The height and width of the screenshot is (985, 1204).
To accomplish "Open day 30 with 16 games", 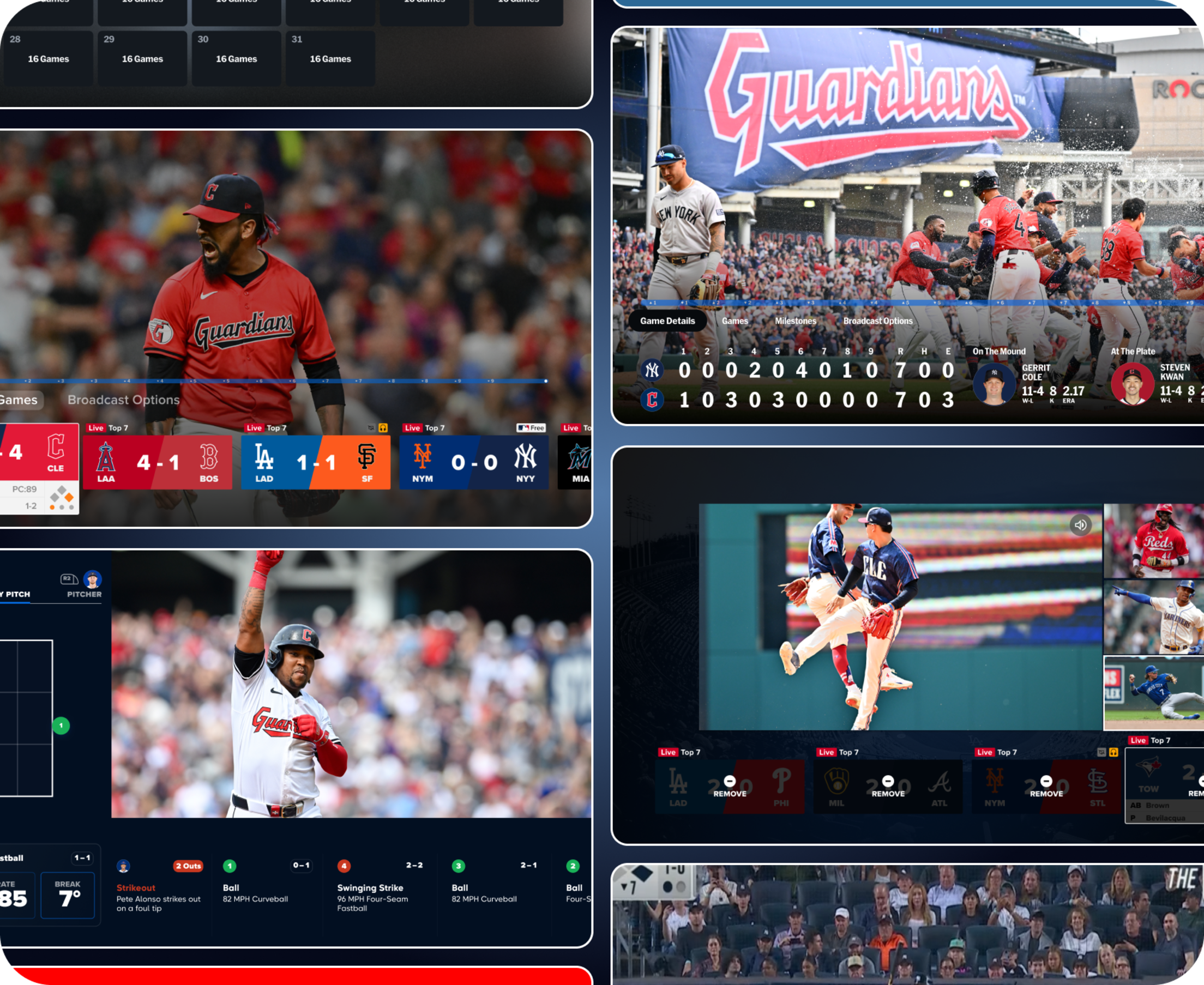I will point(236,58).
